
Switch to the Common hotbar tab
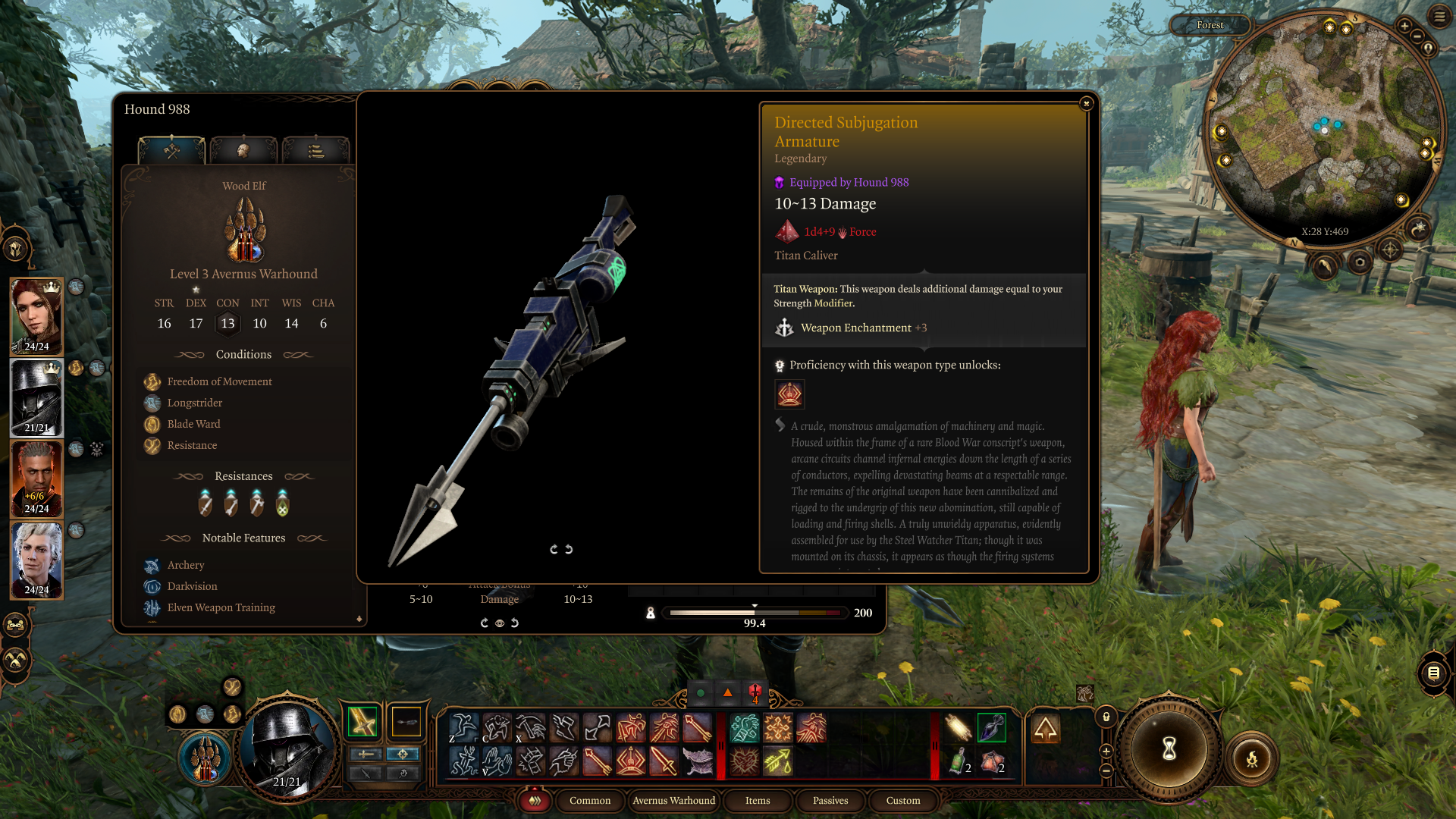click(x=589, y=800)
